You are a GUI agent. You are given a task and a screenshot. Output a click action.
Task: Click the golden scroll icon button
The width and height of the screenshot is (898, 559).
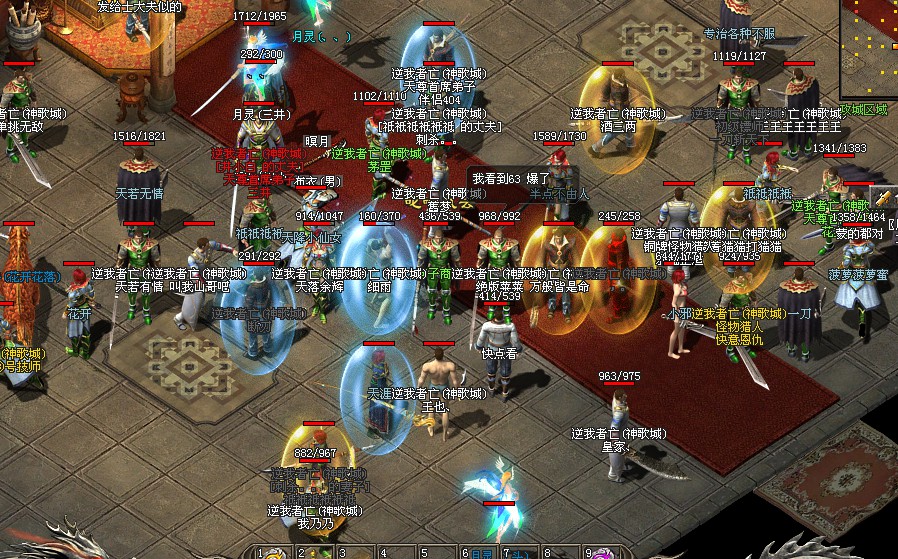883,196
